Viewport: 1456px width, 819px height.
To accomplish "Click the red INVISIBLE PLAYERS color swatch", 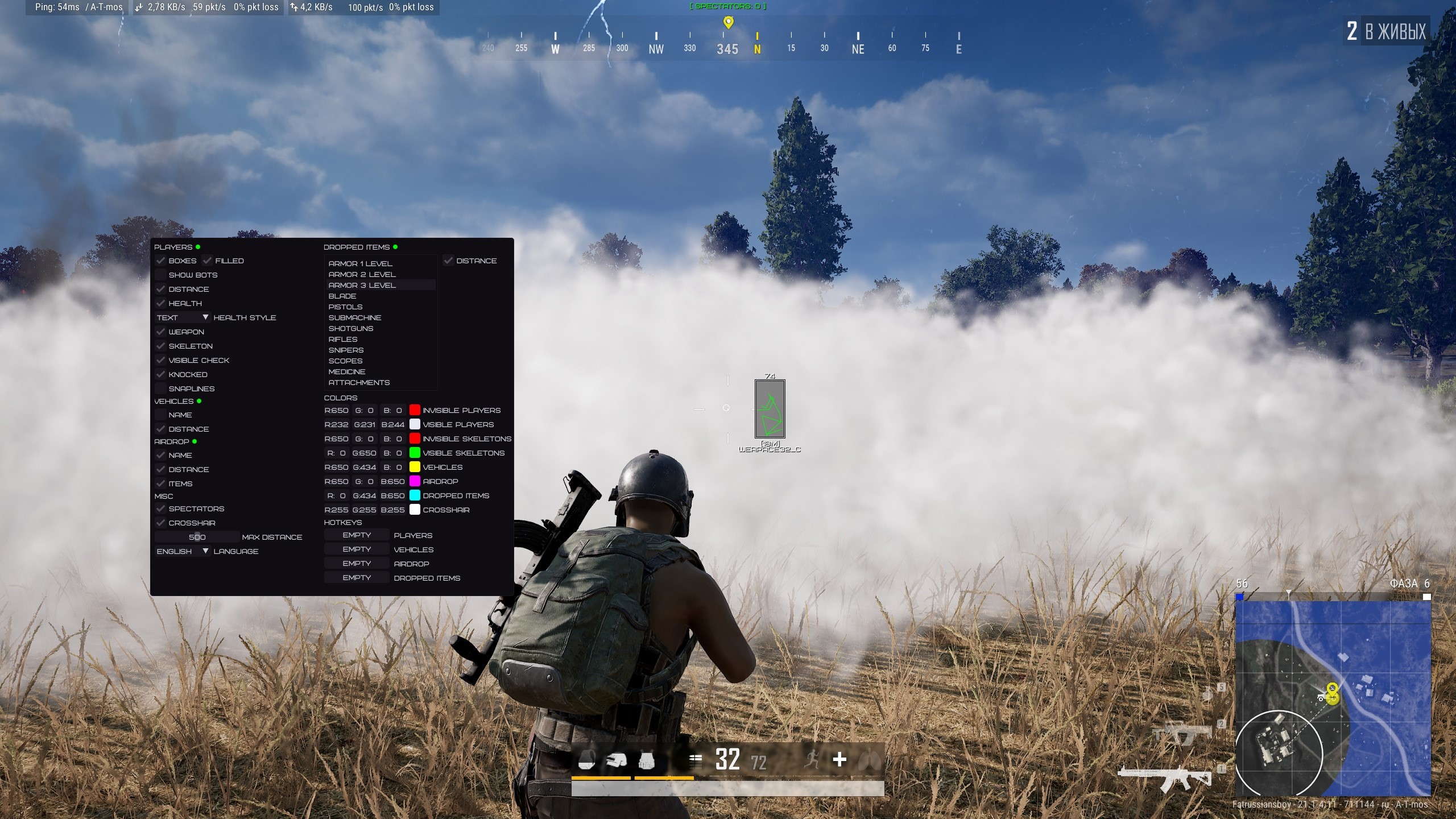I will click(415, 410).
